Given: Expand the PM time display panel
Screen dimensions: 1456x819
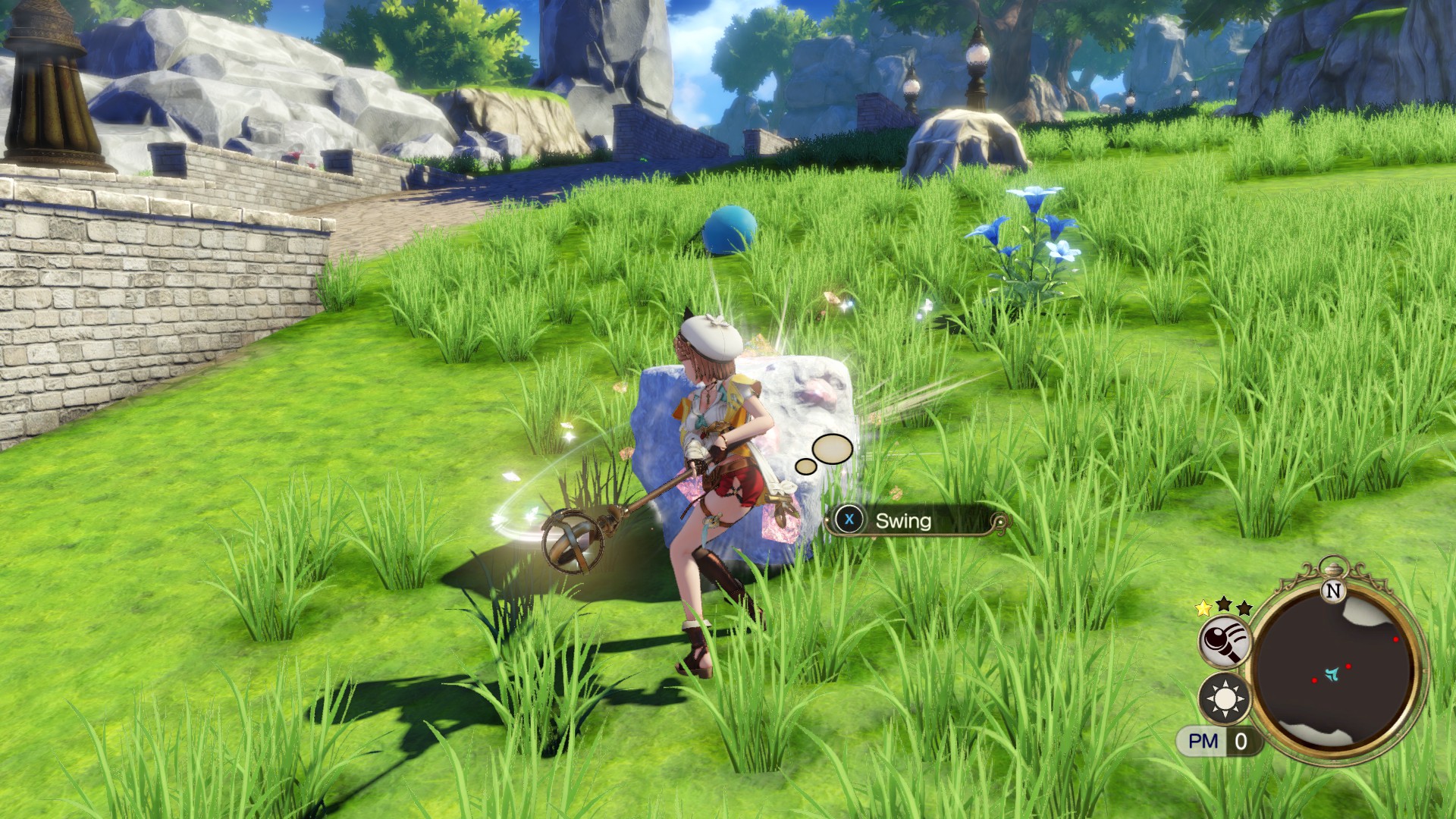Looking at the screenshot, I should coord(1219,740).
